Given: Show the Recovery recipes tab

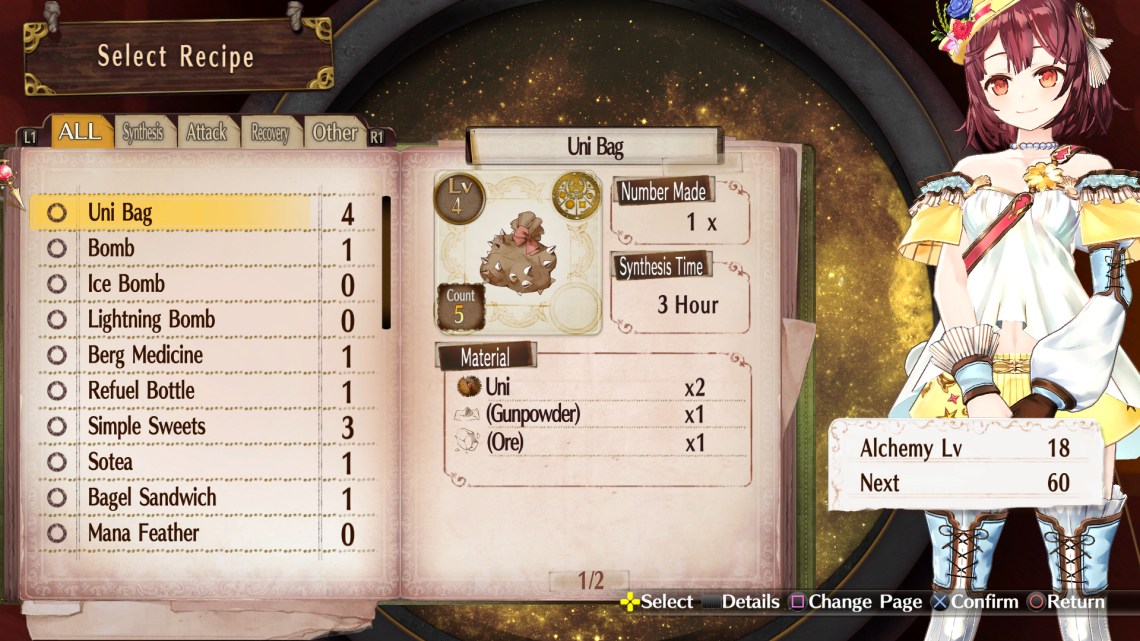Looking at the screenshot, I should coord(269,133).
